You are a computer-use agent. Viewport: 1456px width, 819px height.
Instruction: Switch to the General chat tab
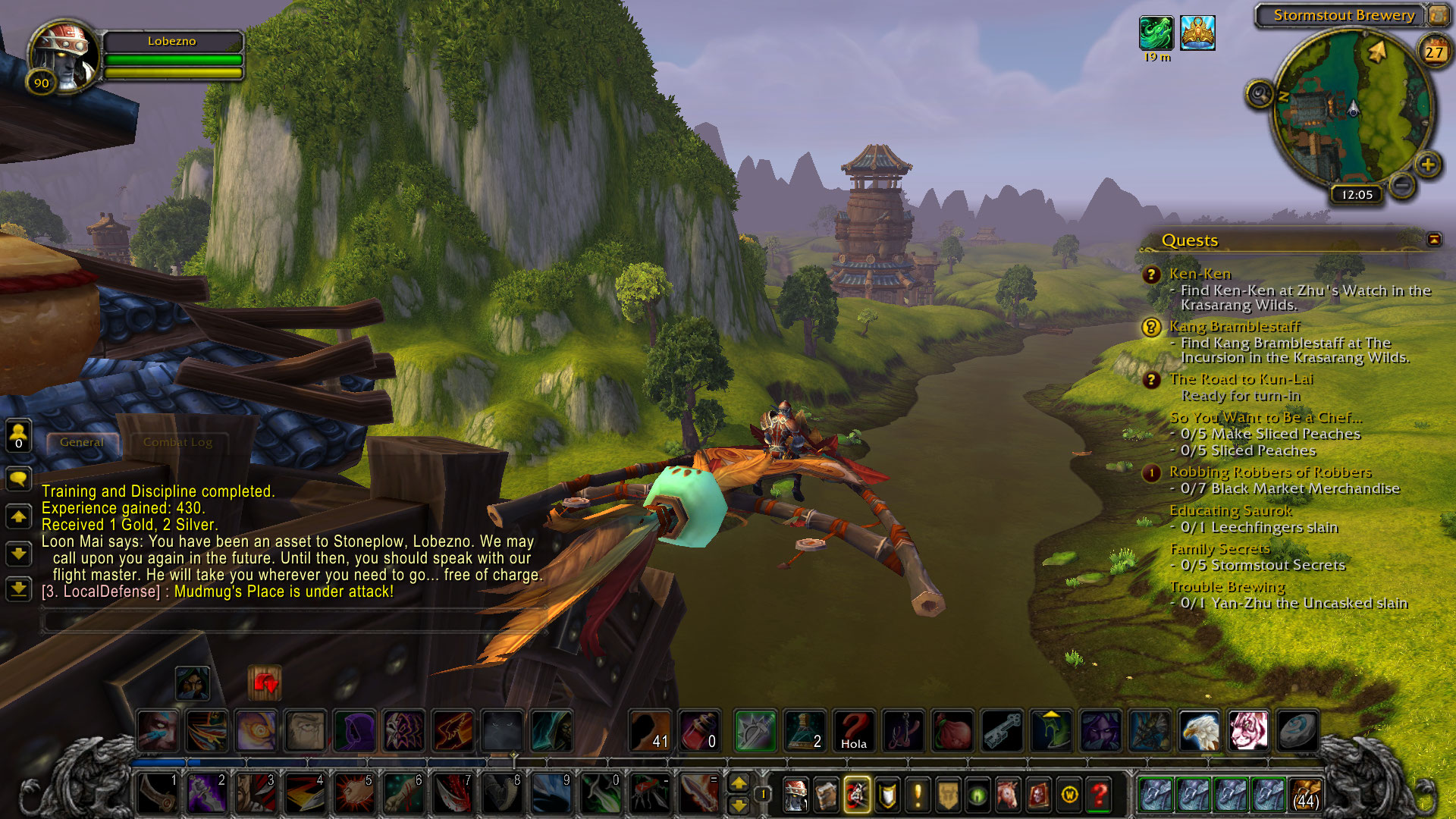point(81,442)
